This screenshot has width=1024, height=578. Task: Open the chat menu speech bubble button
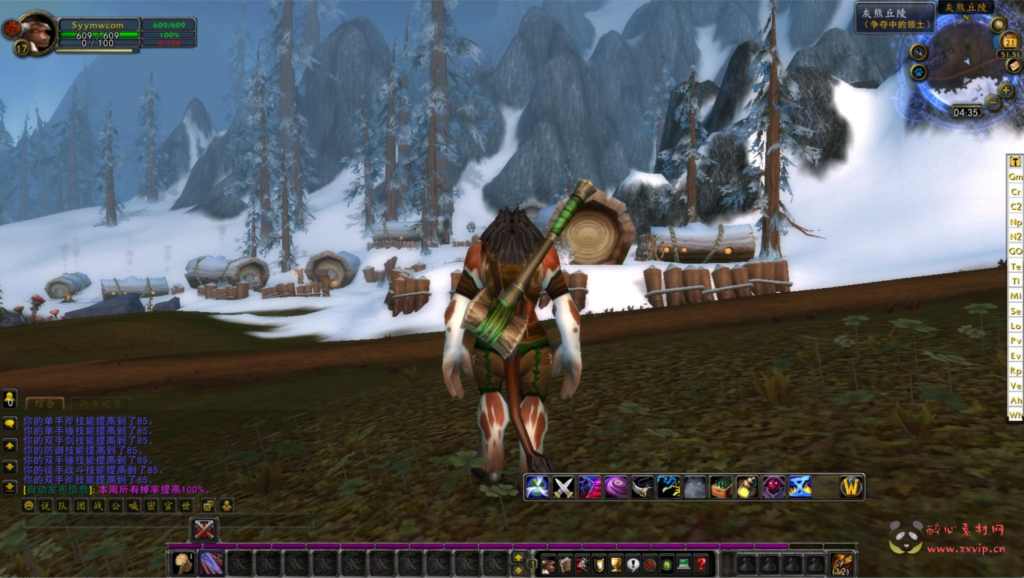click(9, 423)
